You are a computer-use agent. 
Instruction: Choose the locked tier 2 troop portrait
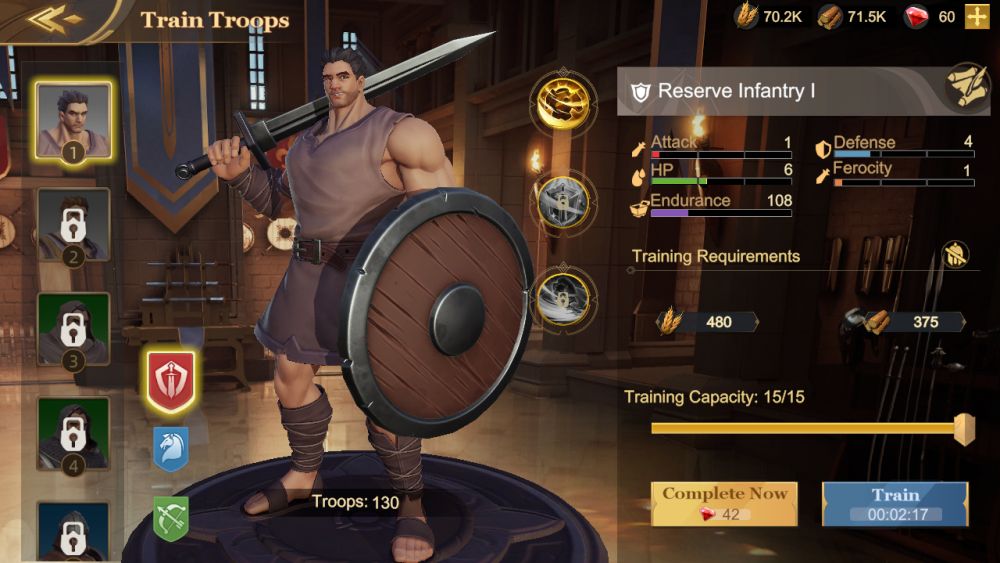(73, 226)
